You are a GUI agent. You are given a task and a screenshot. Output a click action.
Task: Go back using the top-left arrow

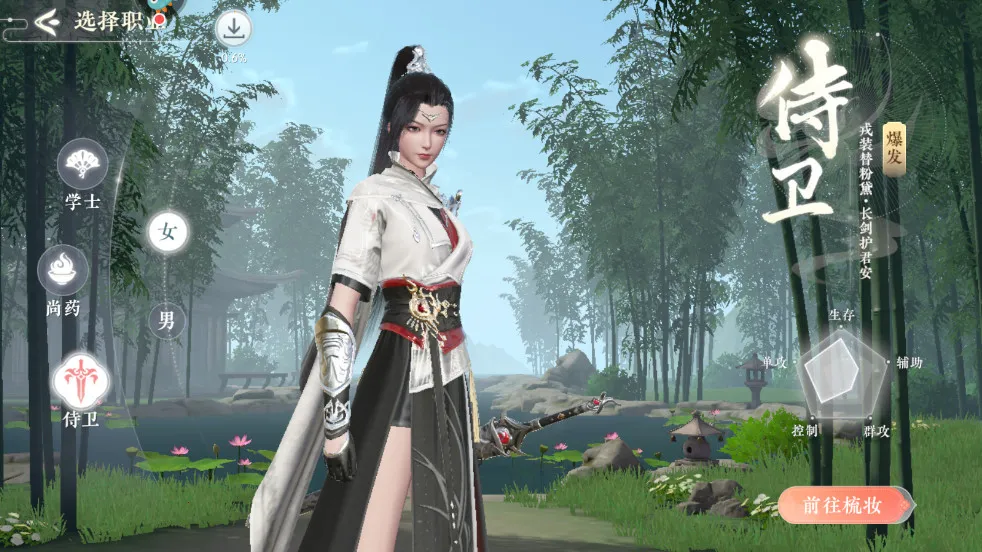pos(46,21)
